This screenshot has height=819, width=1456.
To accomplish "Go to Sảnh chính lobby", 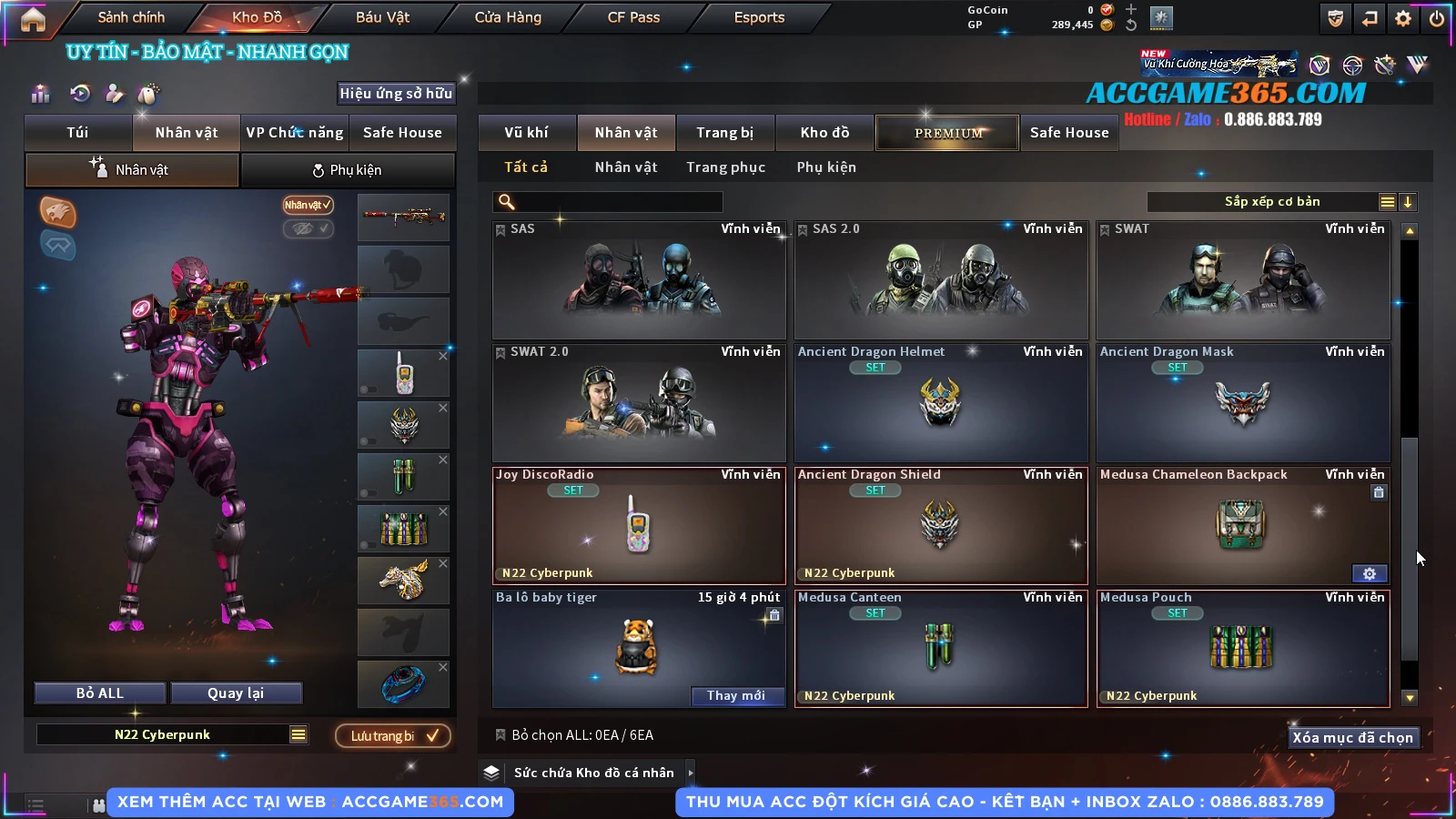I will 131,17.
